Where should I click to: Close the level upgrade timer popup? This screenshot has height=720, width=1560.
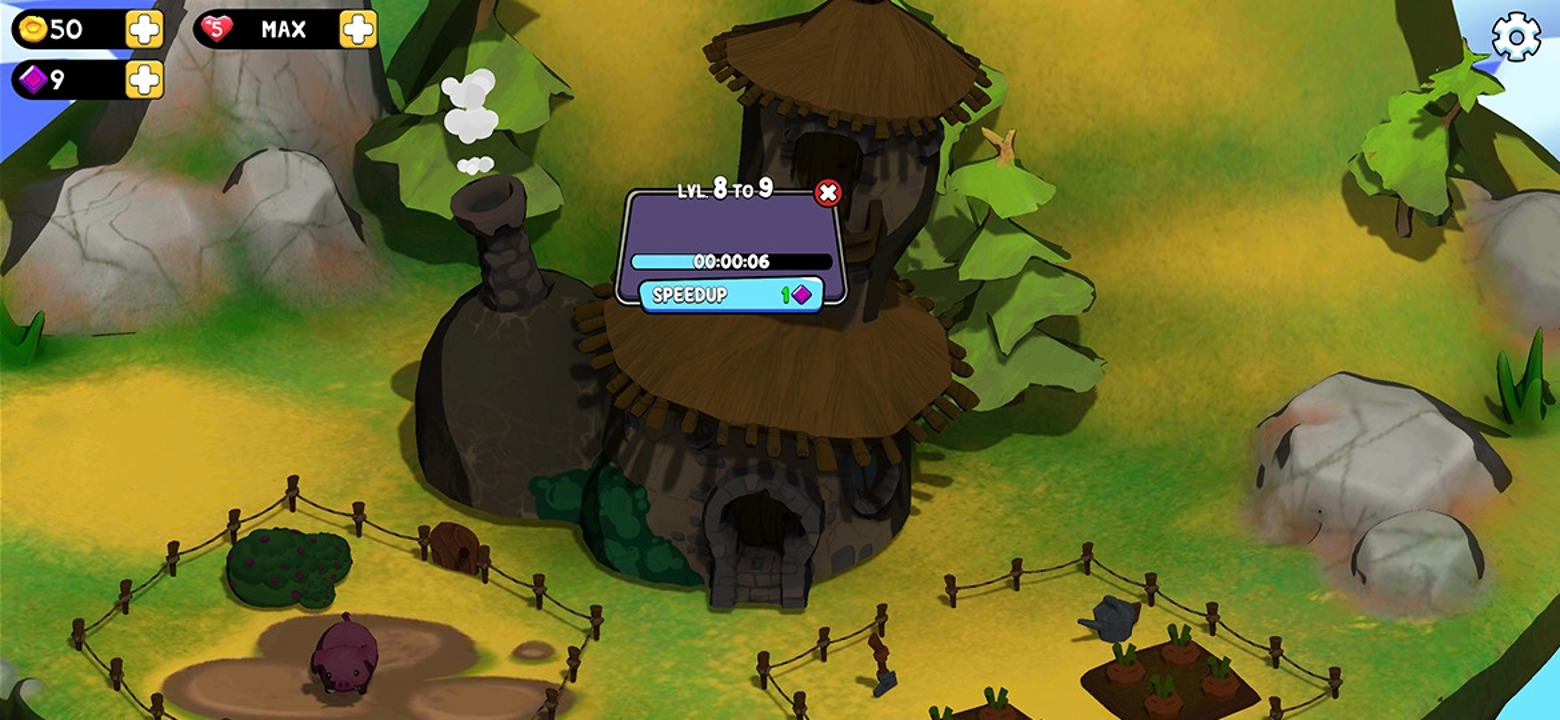(828, 193)
